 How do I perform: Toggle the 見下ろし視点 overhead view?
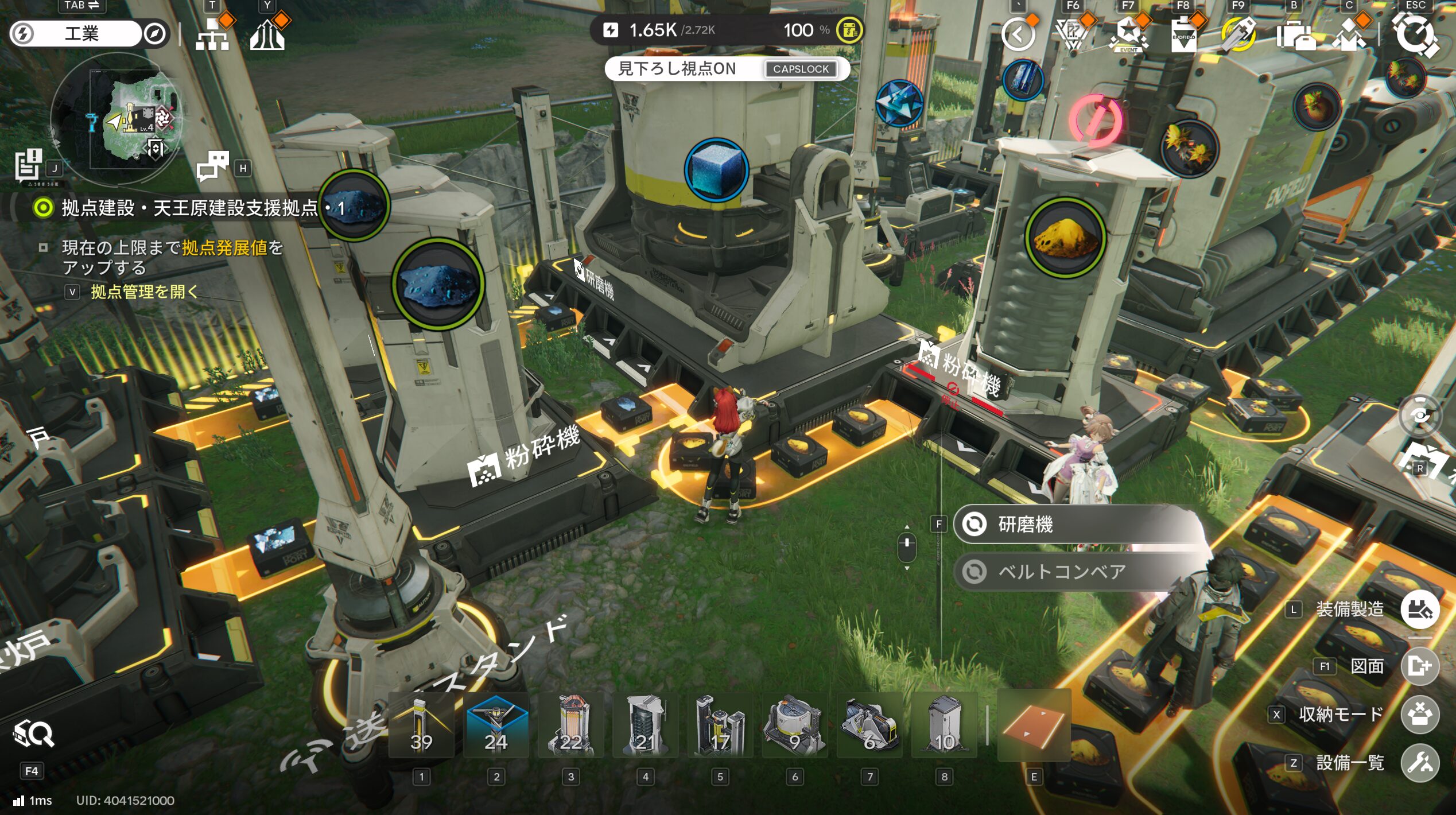[x=727, y=69]
